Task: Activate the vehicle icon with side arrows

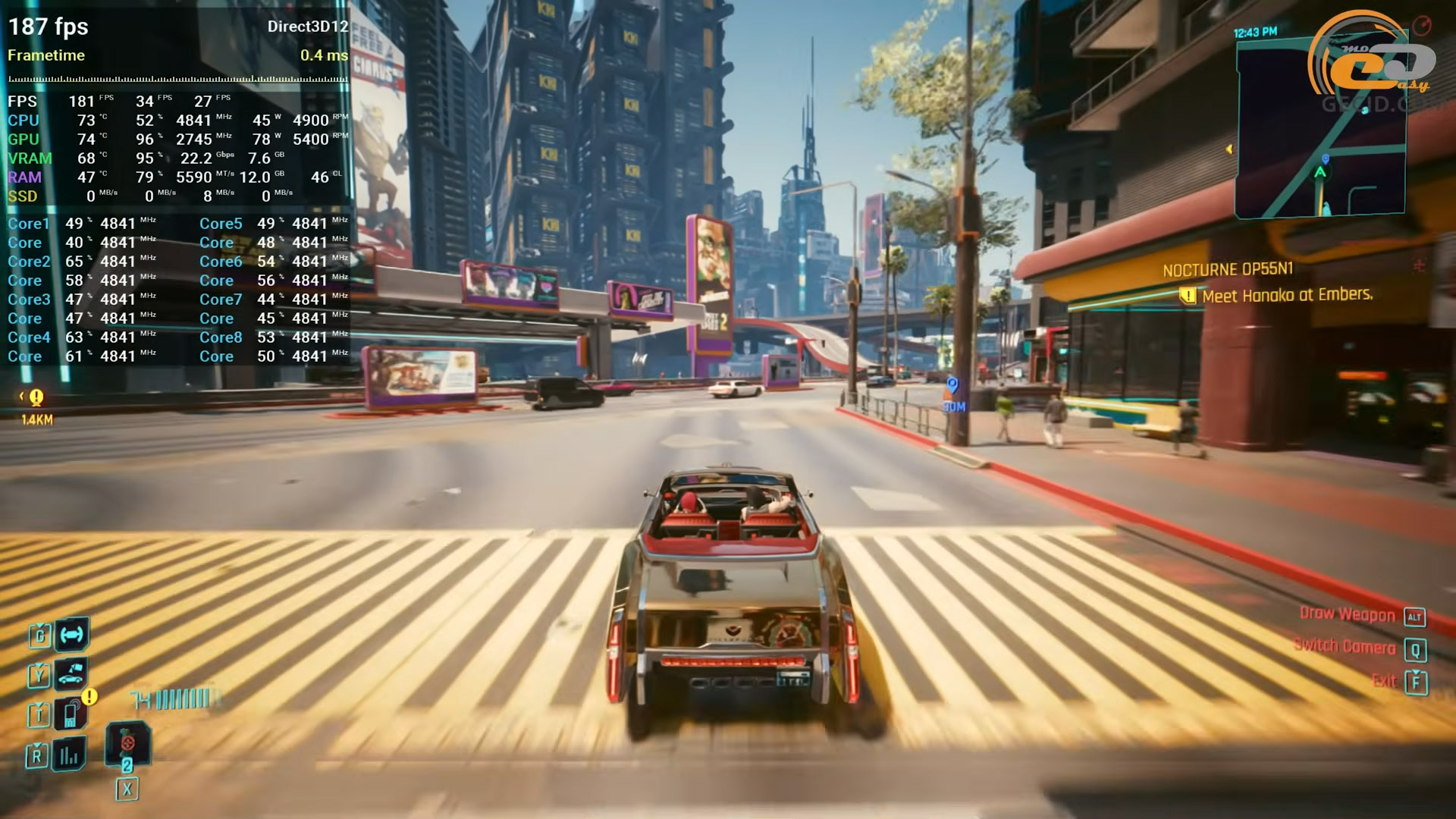Action: point(72,634)
